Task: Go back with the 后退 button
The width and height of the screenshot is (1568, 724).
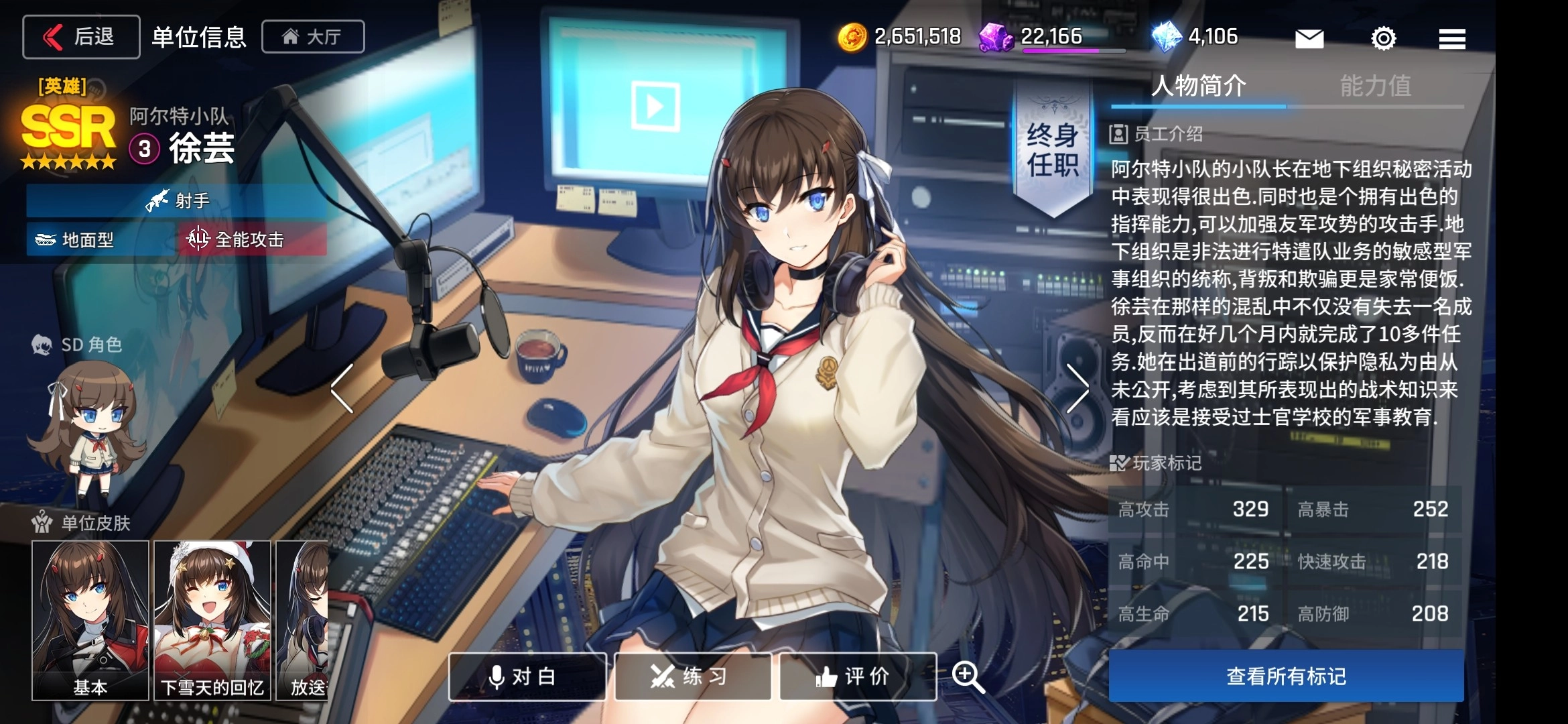Action: tap(81, 37)
